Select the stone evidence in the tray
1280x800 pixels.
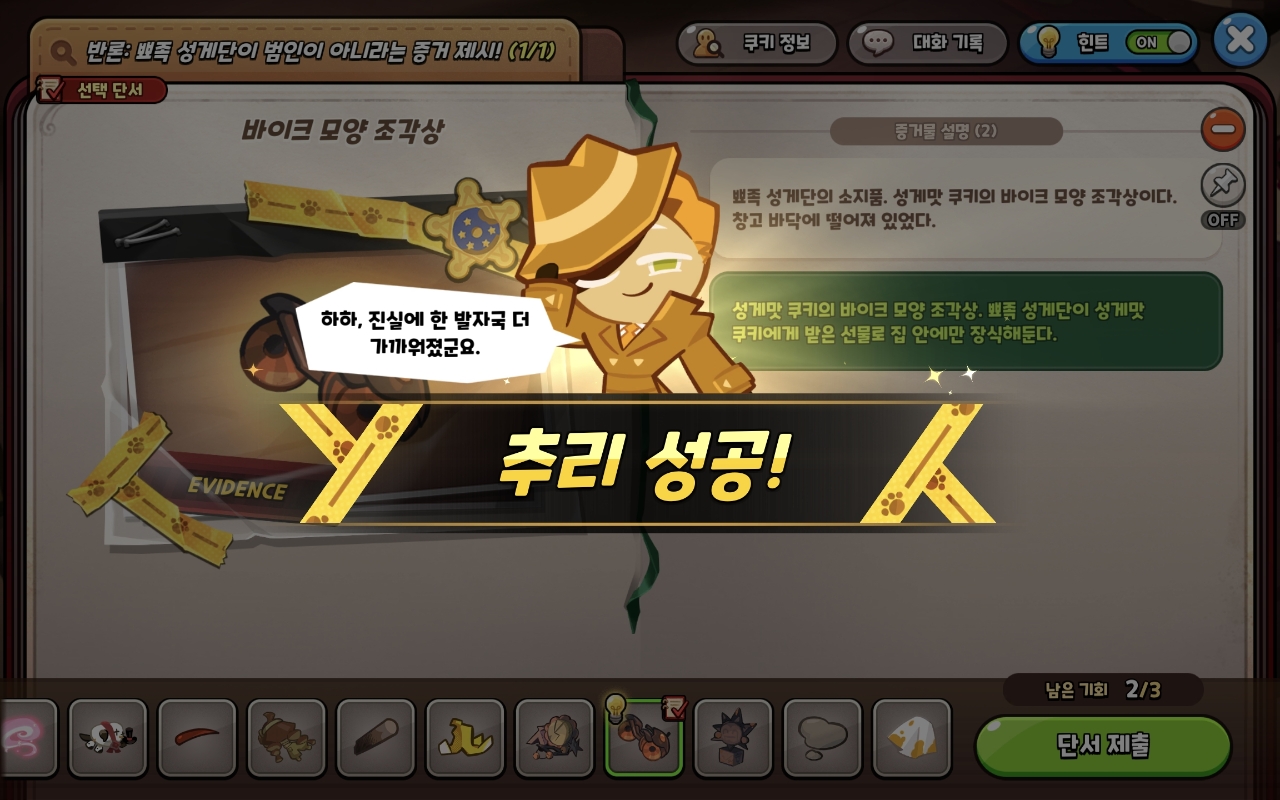[x=822, y=740]
